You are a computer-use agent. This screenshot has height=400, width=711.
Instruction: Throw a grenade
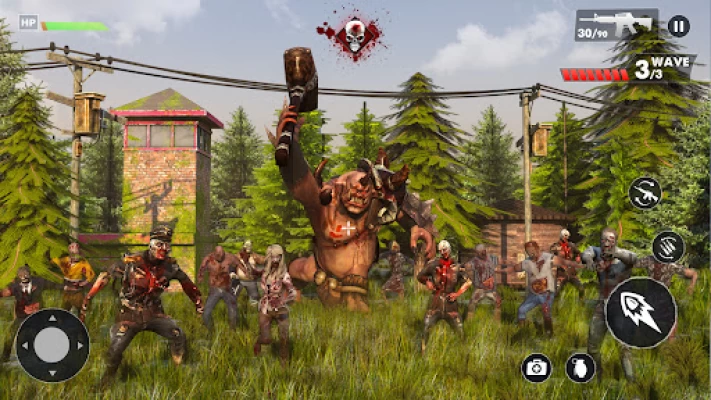click(580, 367)
